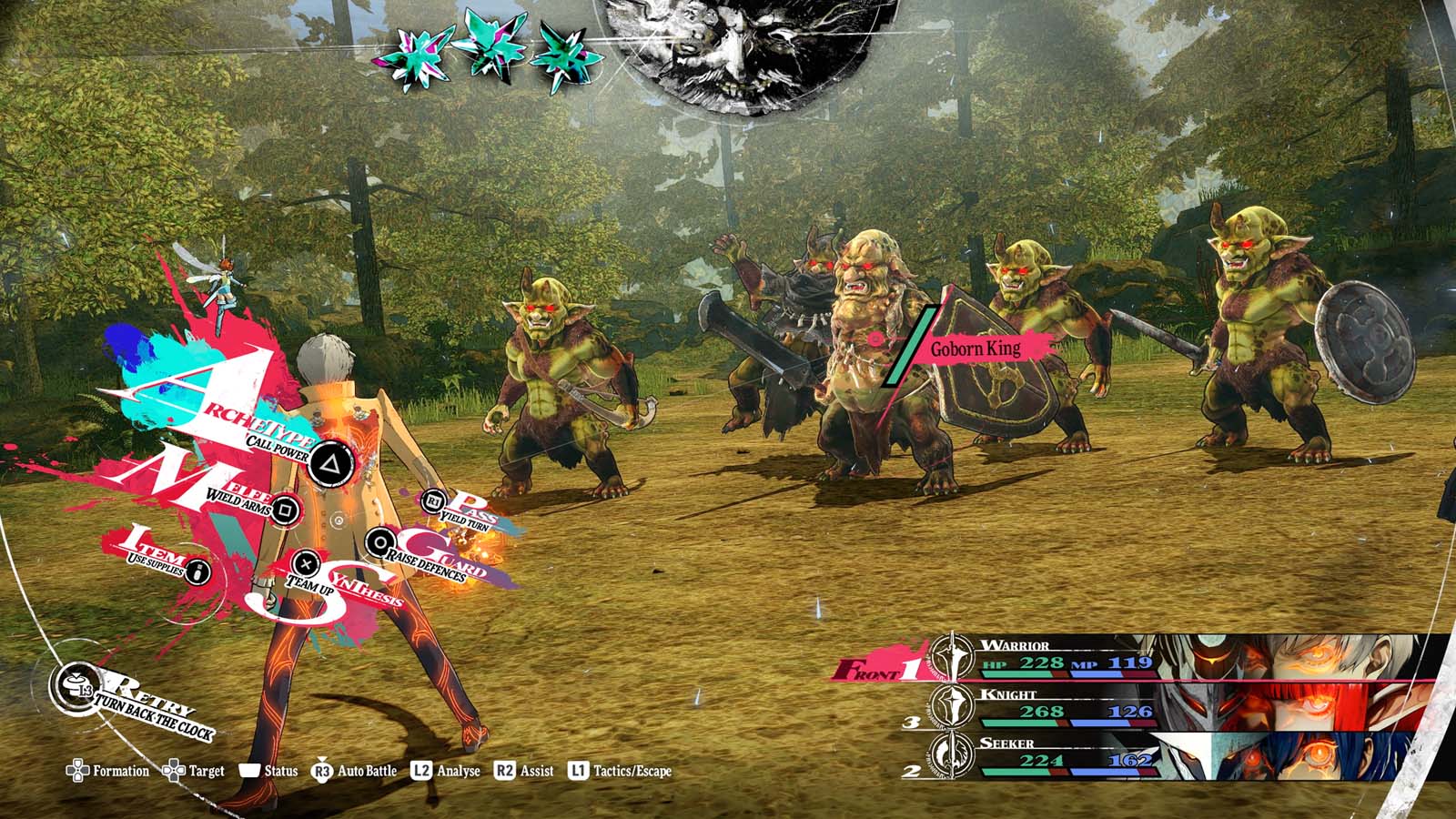Open the Status screen option
The image size is (1456, 819).
[x=268, y=772]
